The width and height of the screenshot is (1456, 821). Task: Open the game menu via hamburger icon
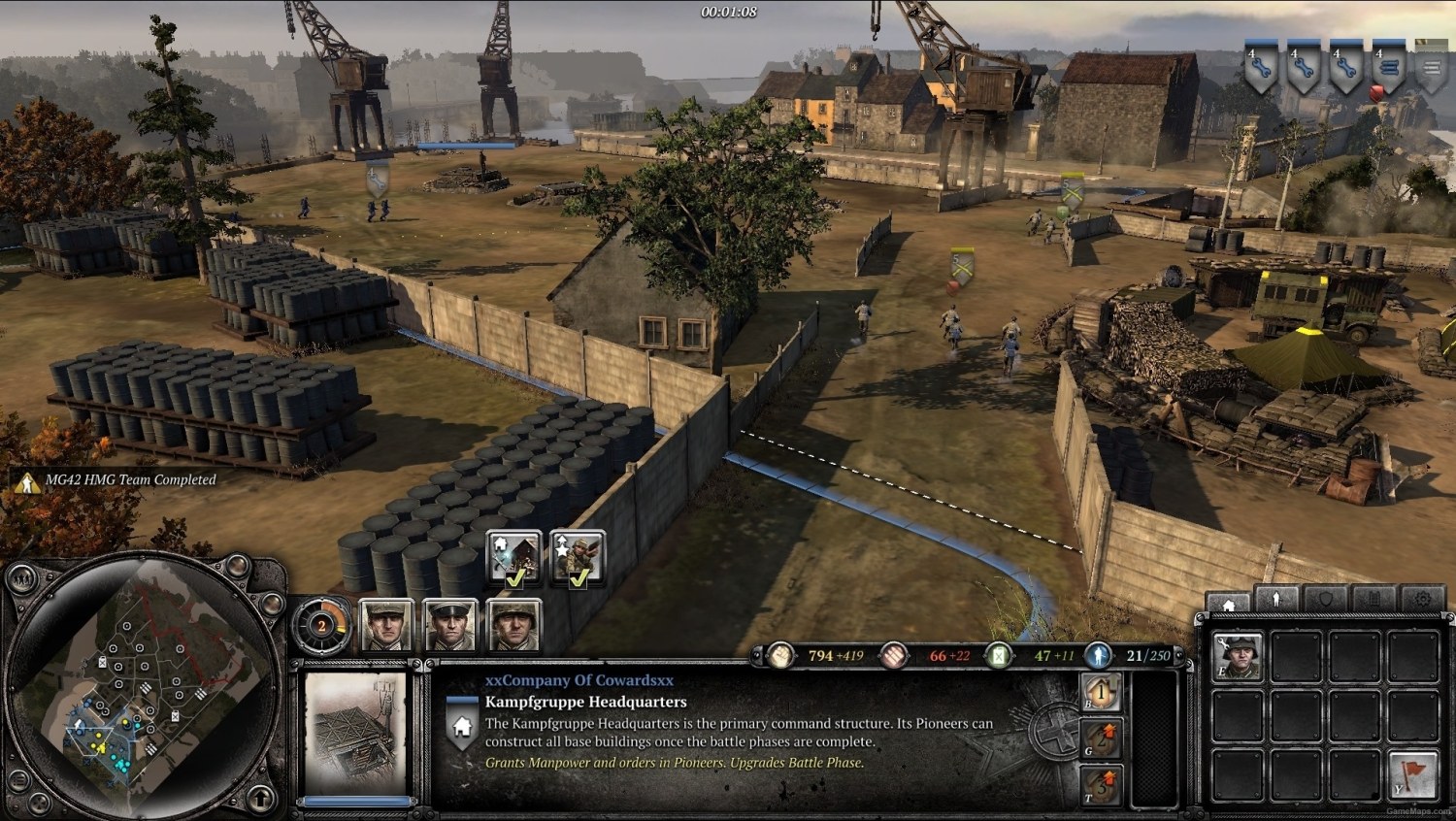pos(1434,68)
